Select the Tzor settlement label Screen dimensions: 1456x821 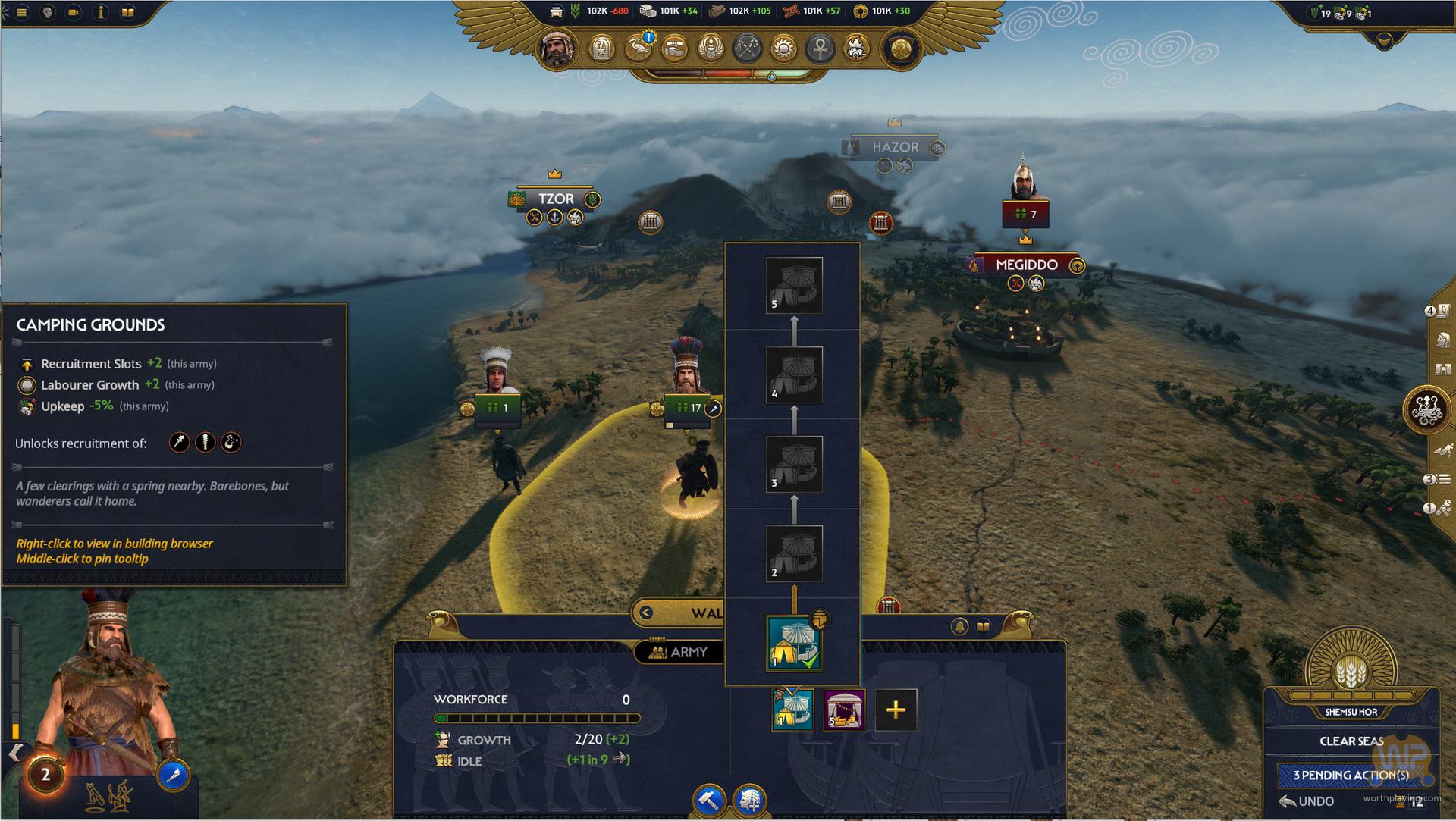click(x=555, y=199)
